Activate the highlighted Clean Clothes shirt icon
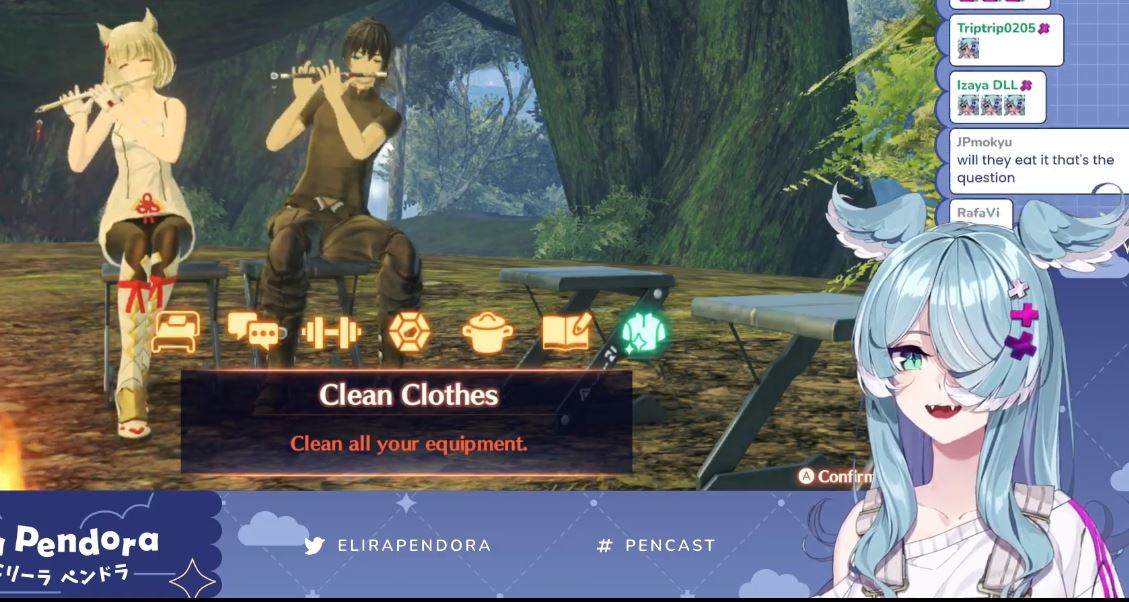 [x=644, y=332]
